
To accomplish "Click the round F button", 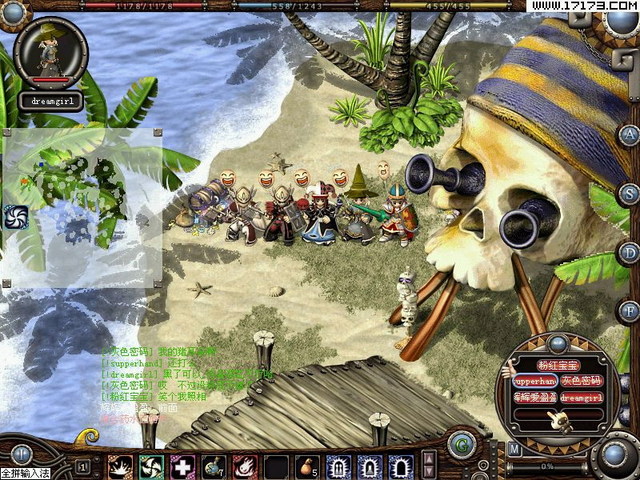I will (x=628, y=310).
